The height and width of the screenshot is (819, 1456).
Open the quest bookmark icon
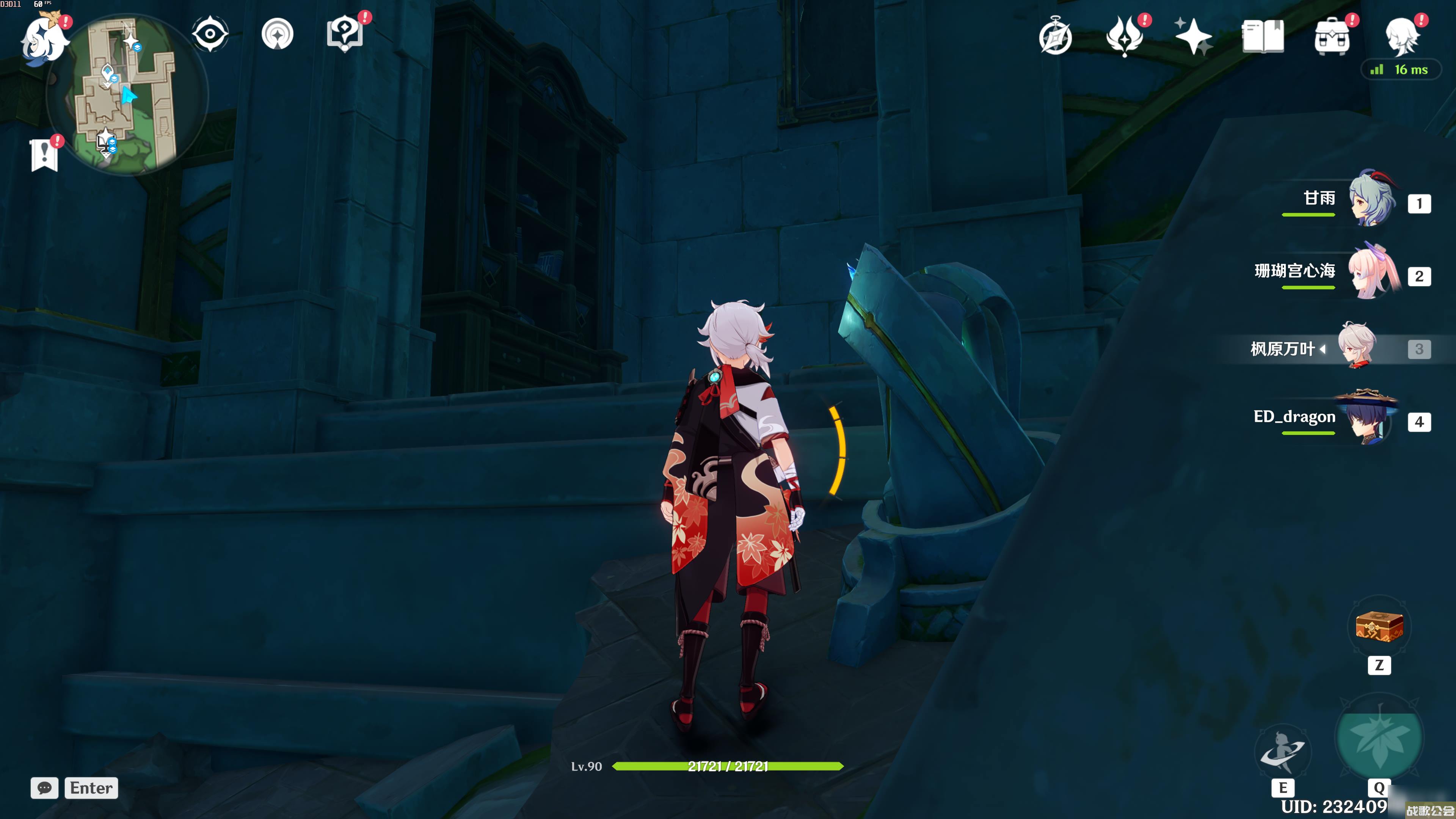[45, 154]
